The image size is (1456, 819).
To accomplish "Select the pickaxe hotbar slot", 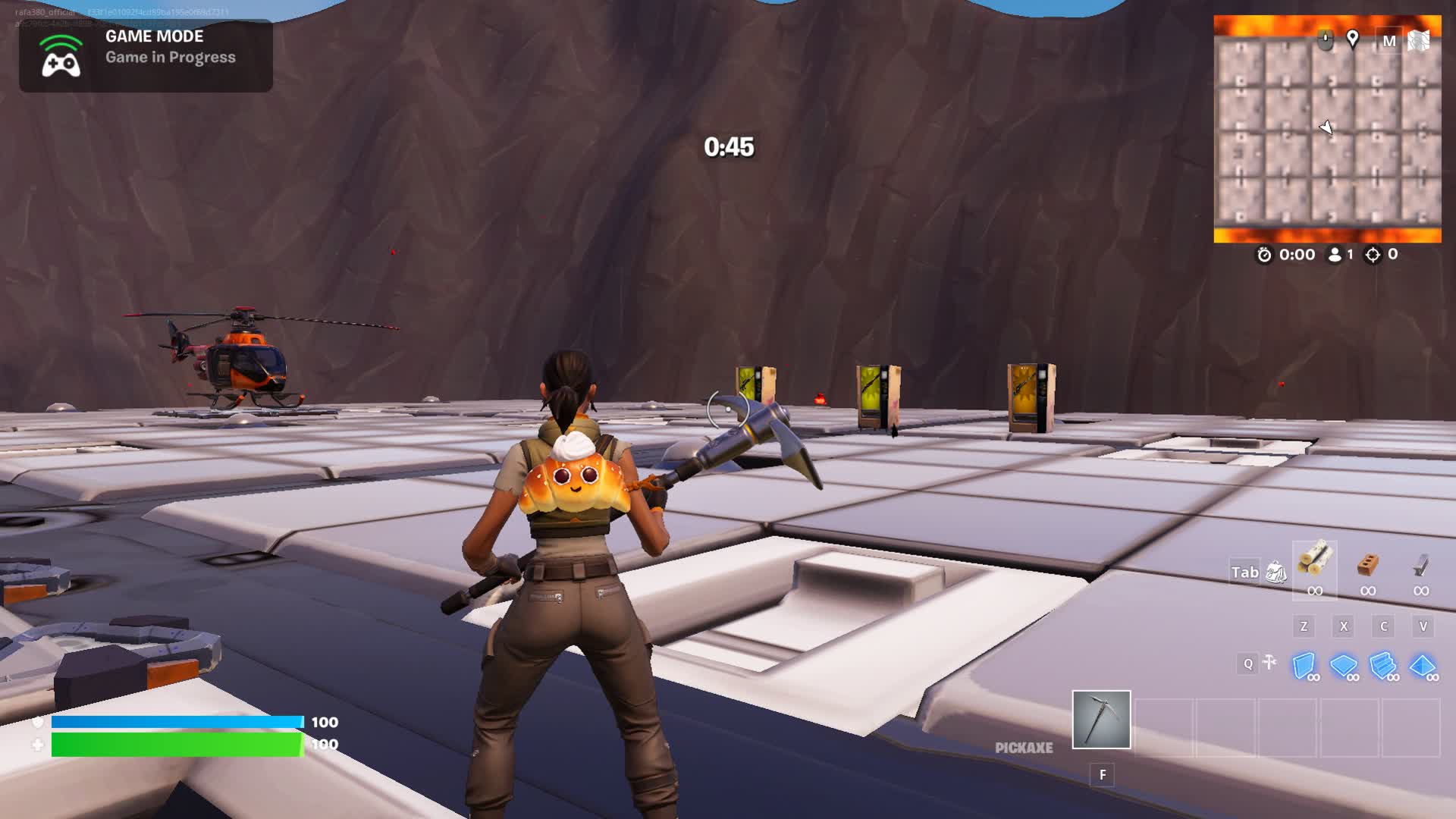I will coord(1101,719).
